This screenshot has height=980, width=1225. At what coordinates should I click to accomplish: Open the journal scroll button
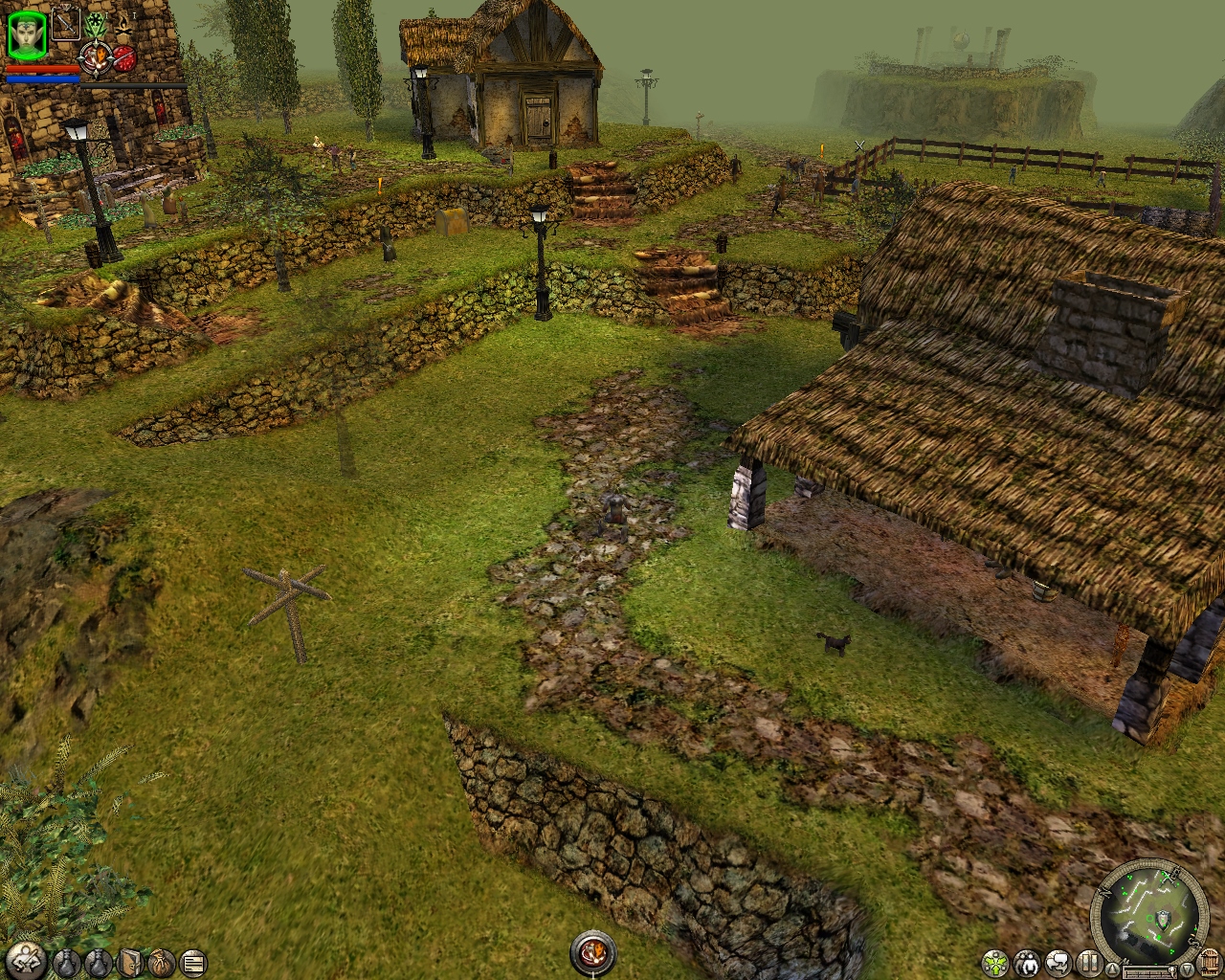click(x=193, y=961)
